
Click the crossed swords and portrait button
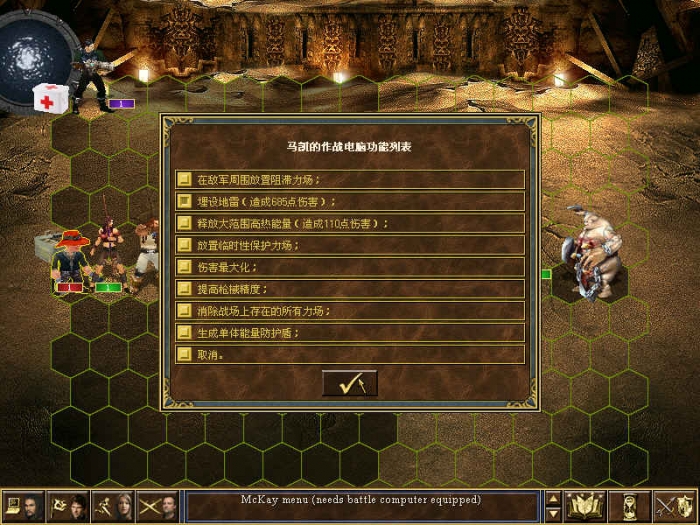(x=159, y=506)
